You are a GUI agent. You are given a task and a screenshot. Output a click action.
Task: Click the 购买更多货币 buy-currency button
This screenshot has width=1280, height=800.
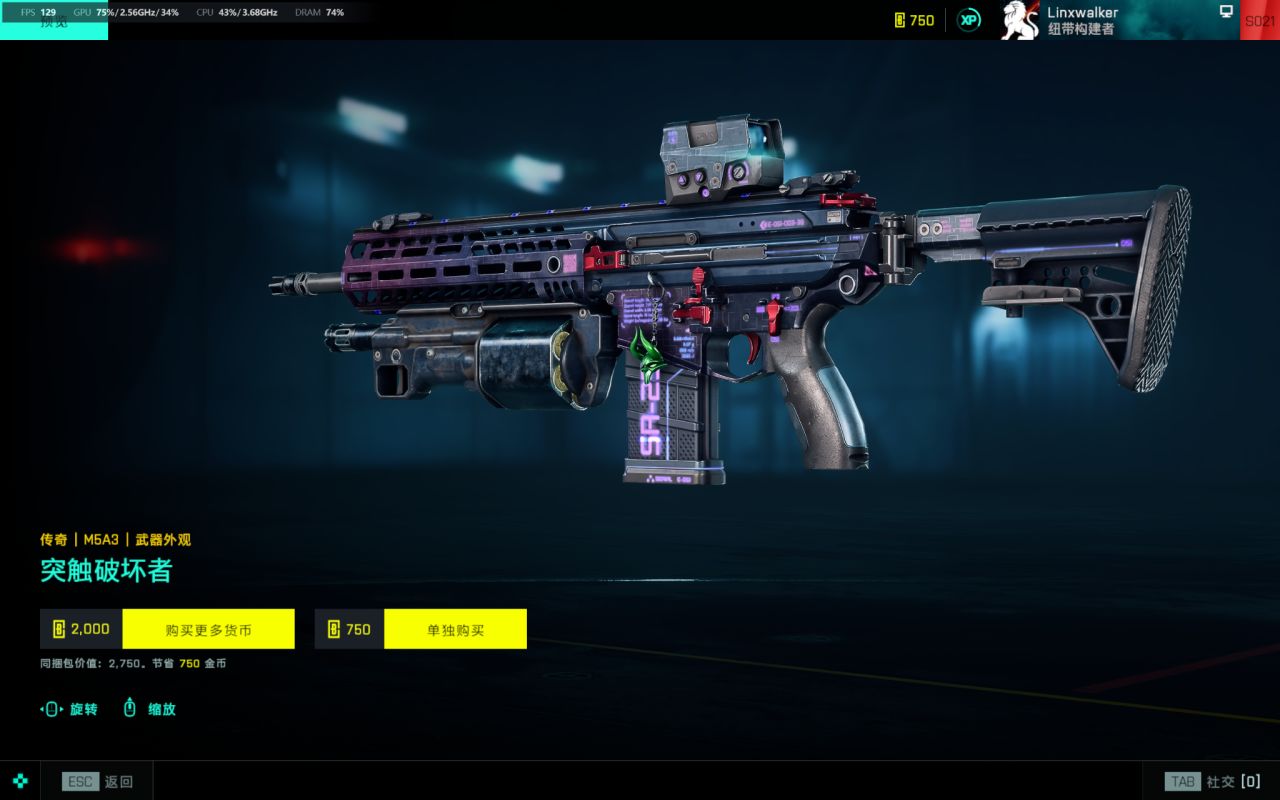point(208,629)
